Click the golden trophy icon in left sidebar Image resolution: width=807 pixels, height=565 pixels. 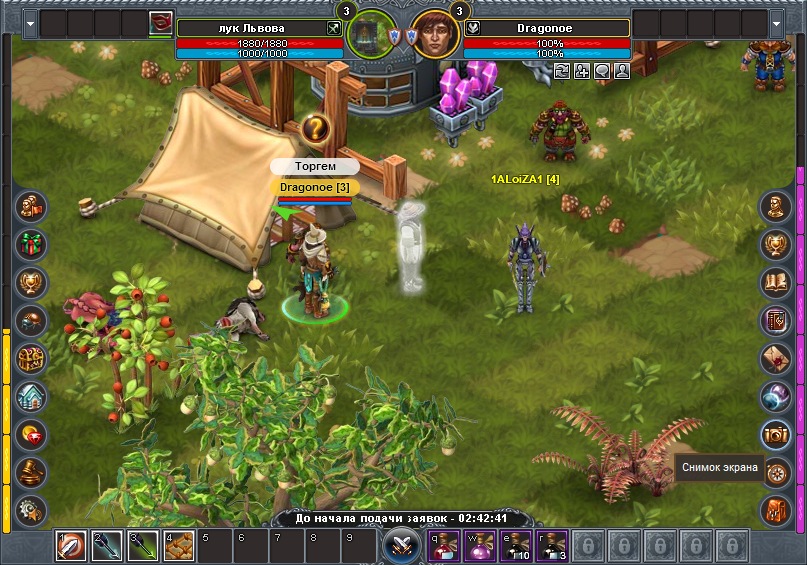point(32,282)
